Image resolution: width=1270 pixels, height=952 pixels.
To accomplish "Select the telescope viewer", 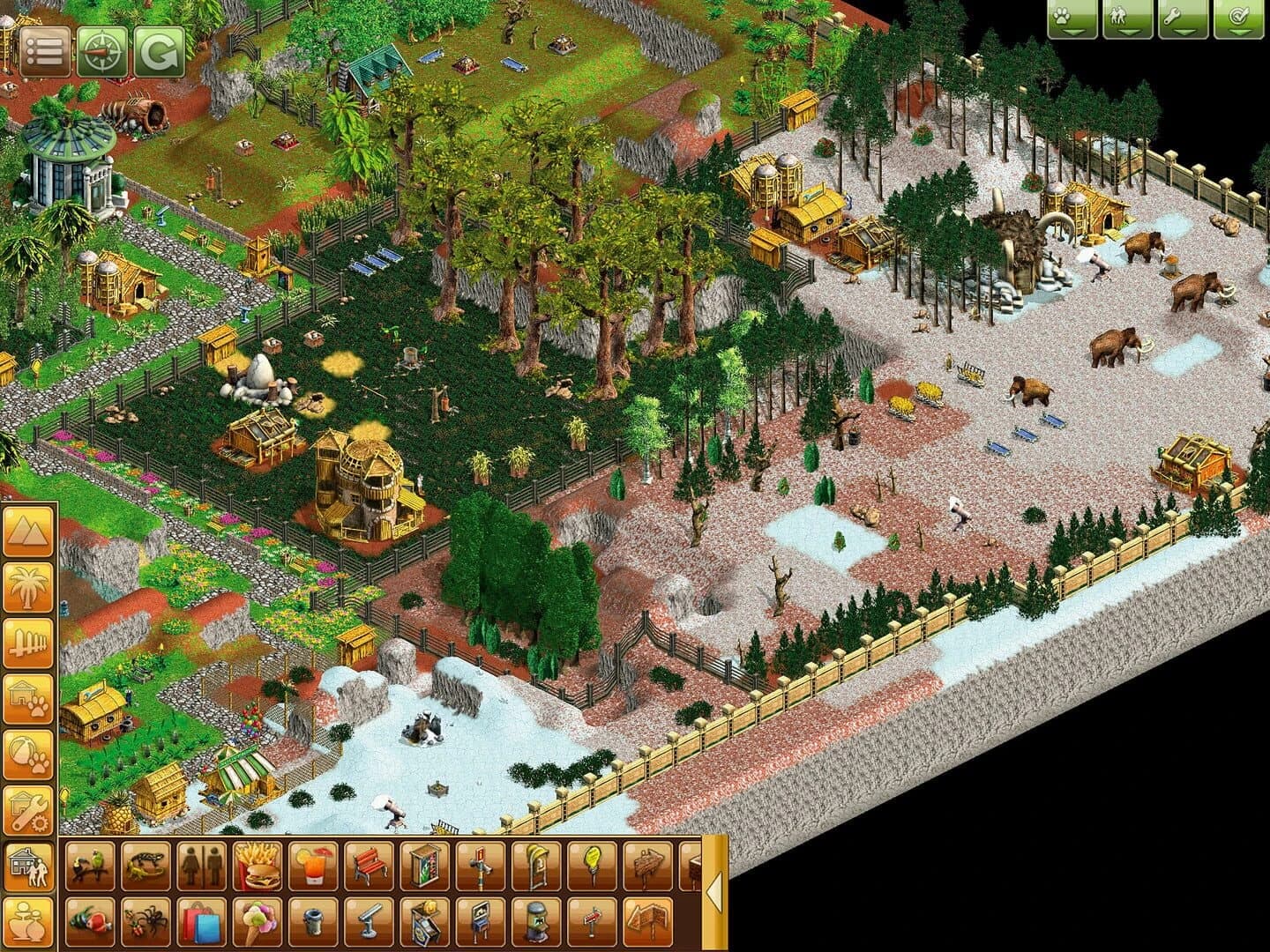I will (x=369, y=920).
